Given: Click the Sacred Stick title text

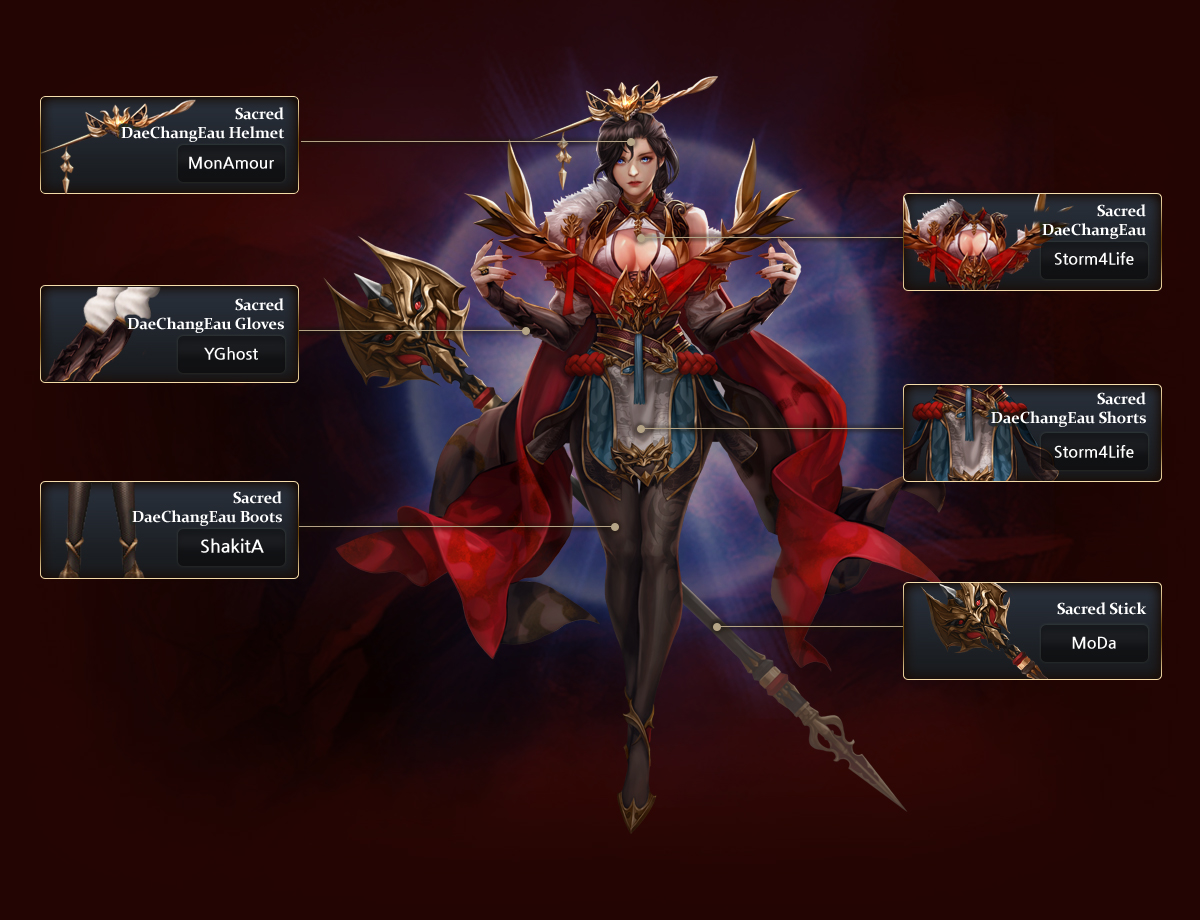Looking at the screenshot, I should click(x=1101, y=609).
